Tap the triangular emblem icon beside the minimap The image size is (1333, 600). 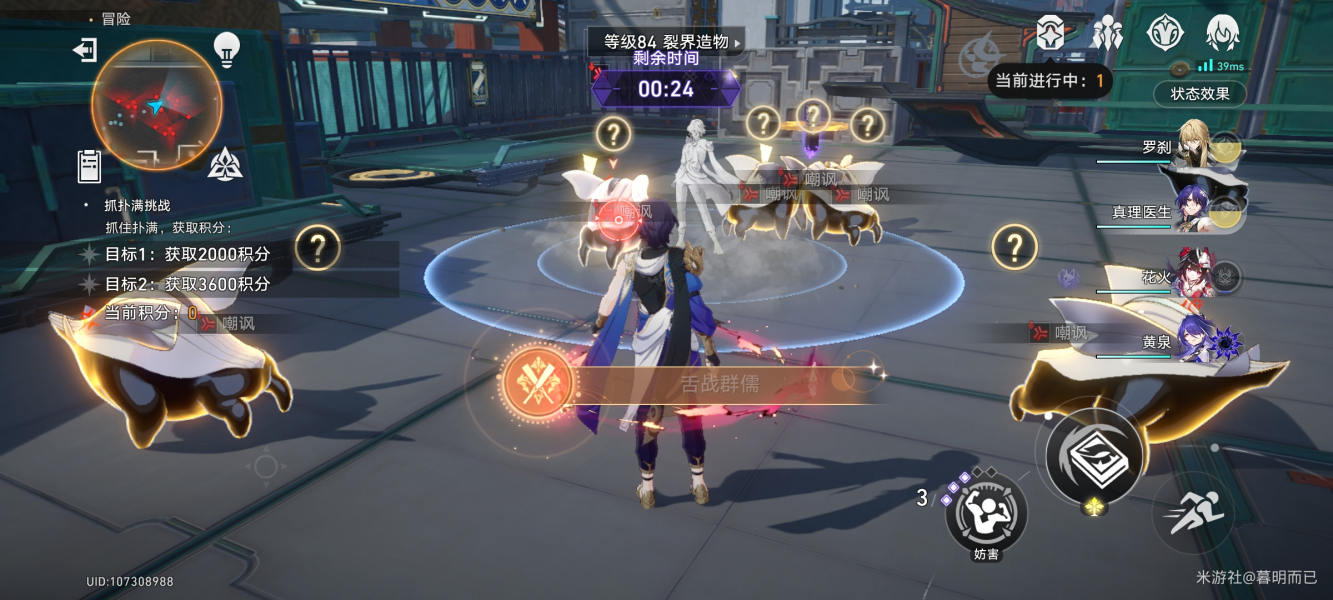(x=225, y=162)
